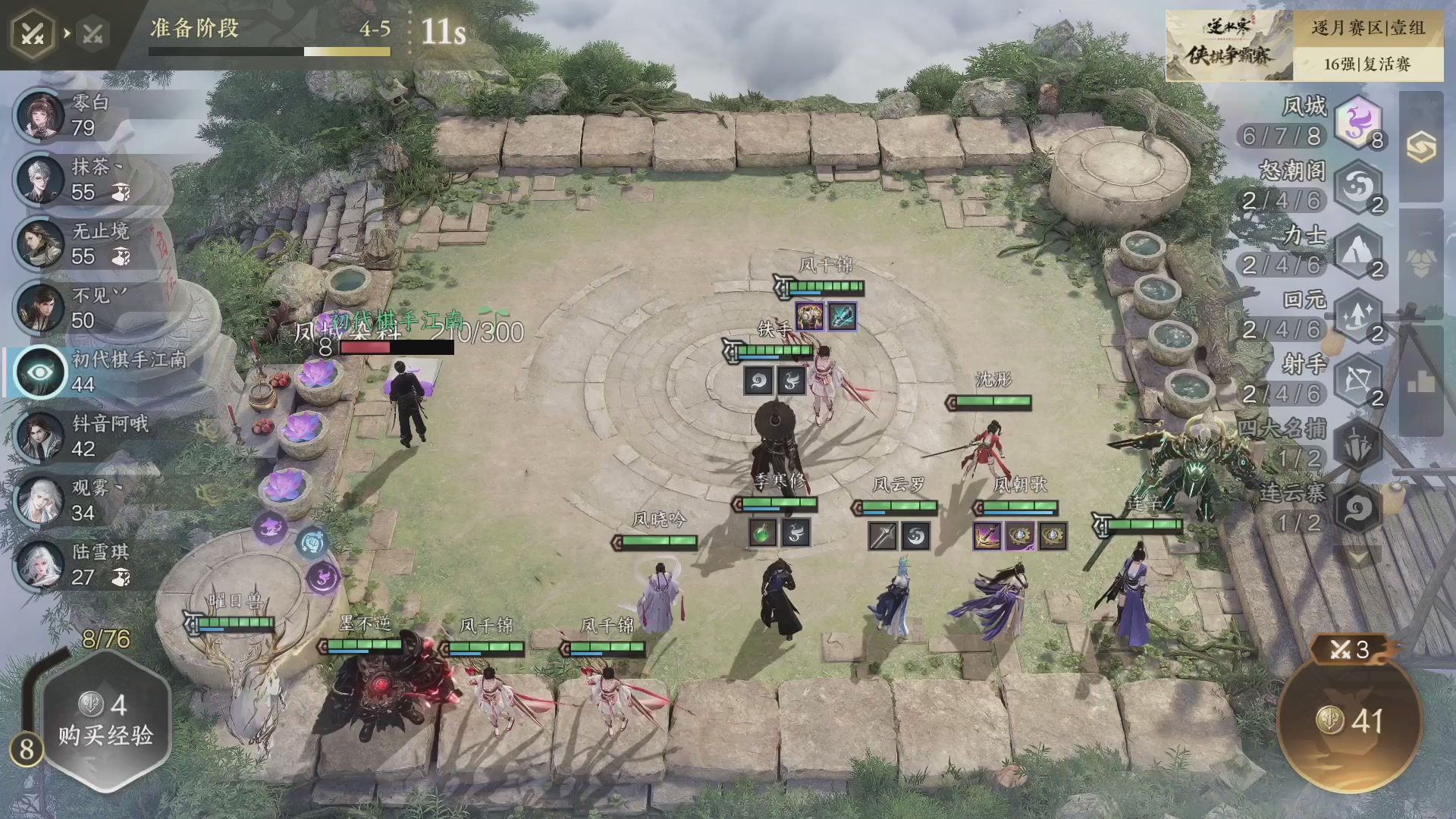The height and width of the screenshot is (819, 1456).
Task: Click the gold emblem icon on right edge
Action: point(1422,148)
